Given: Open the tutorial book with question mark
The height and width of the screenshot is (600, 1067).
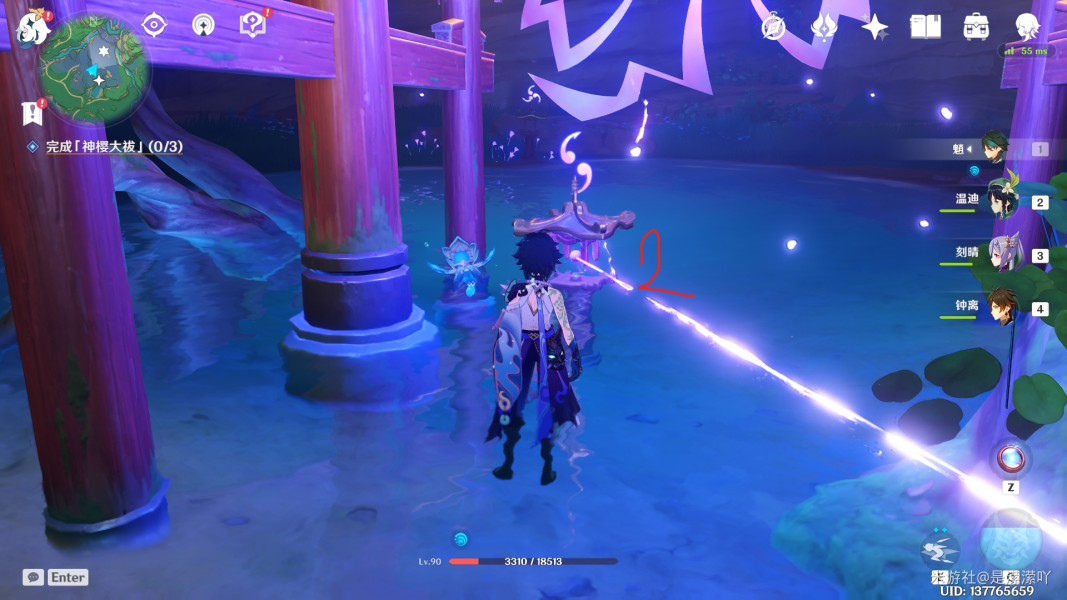Looking at the screenshot, I should pos(253,25).
